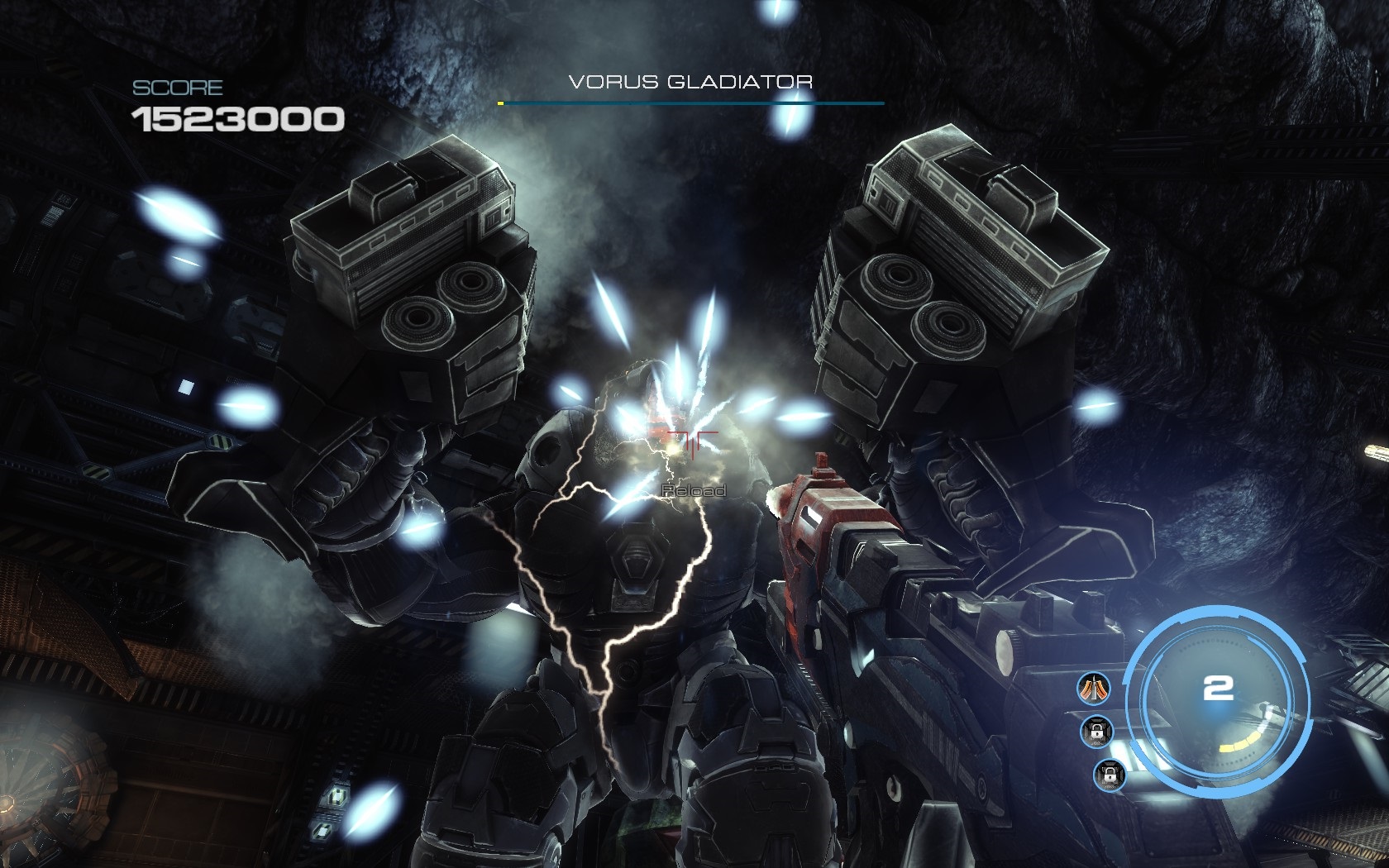1389x868 pixels.
Task: Click the yellow marker on the health bar
Action: [x=502, y=104]
